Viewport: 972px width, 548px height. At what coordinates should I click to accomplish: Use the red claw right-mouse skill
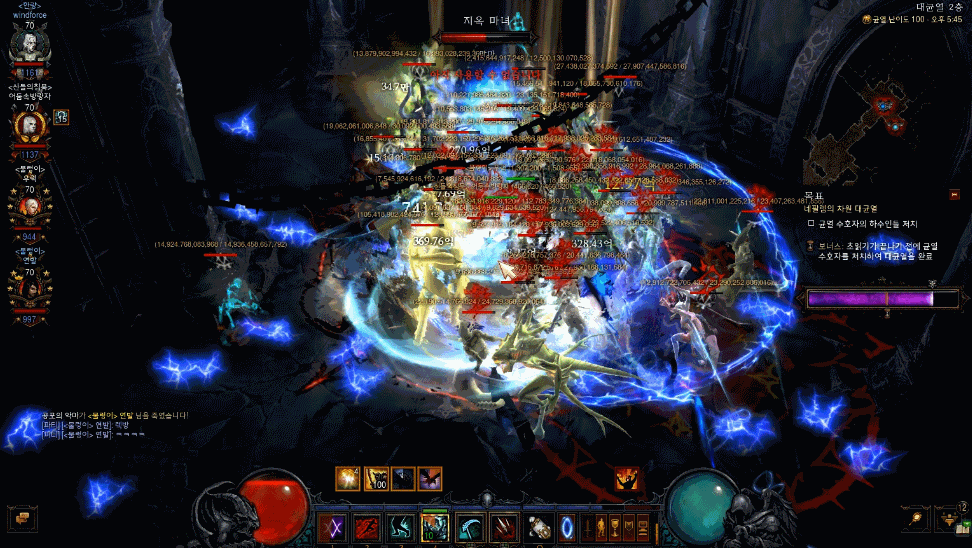pyautogui.click(x=505, y=527)
